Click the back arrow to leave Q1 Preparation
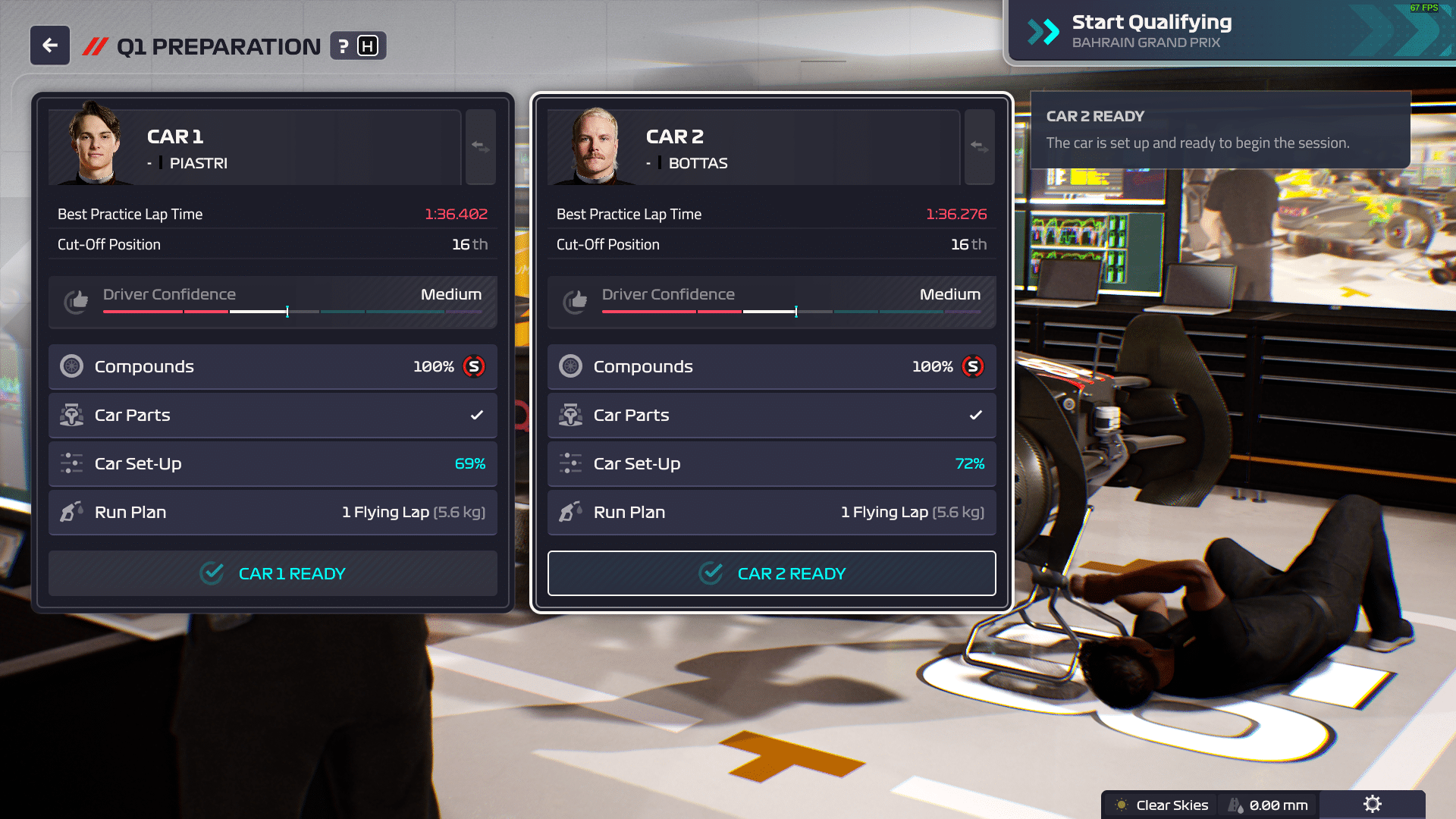The height and width of the screenshot is (819, 1456). (x=49, y=45)
